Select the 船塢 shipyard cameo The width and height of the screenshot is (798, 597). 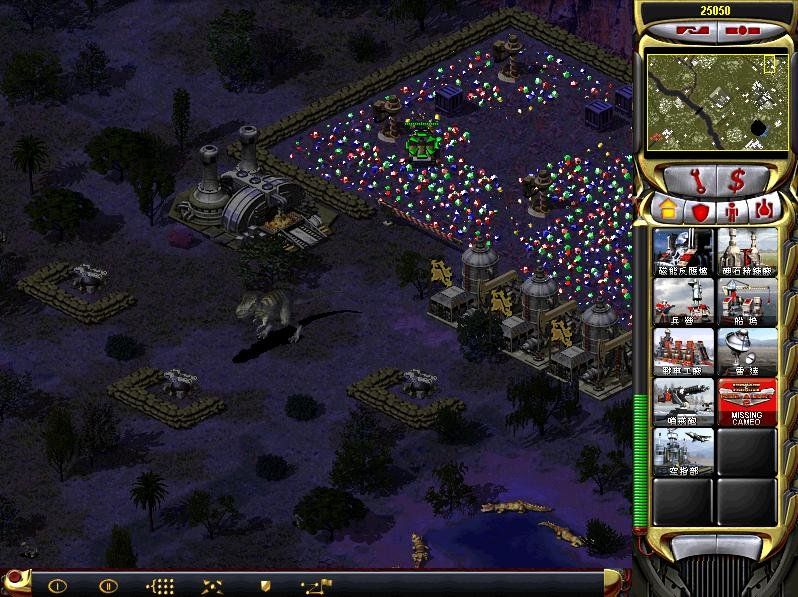(x=747, y=301)
